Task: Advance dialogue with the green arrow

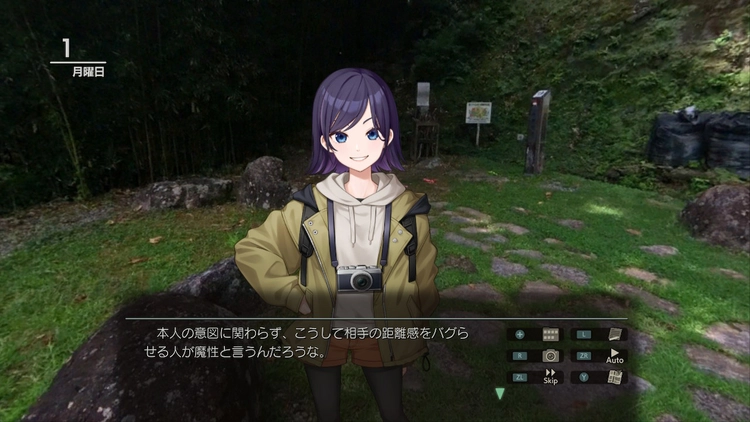Action: click(x=500, y=393)
